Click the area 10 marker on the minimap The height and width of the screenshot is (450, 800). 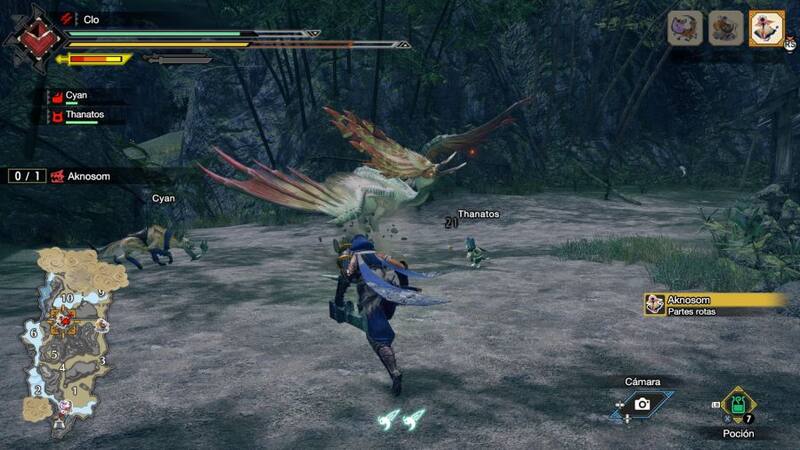tap(67, 298)
